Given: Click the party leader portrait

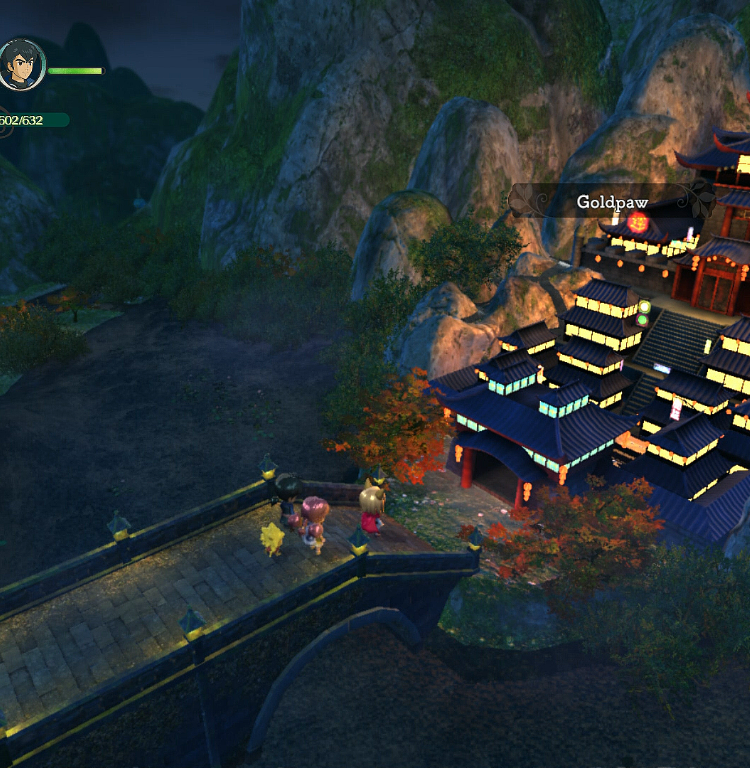Looking at the screenshot, I should click(x=21, y=65).
